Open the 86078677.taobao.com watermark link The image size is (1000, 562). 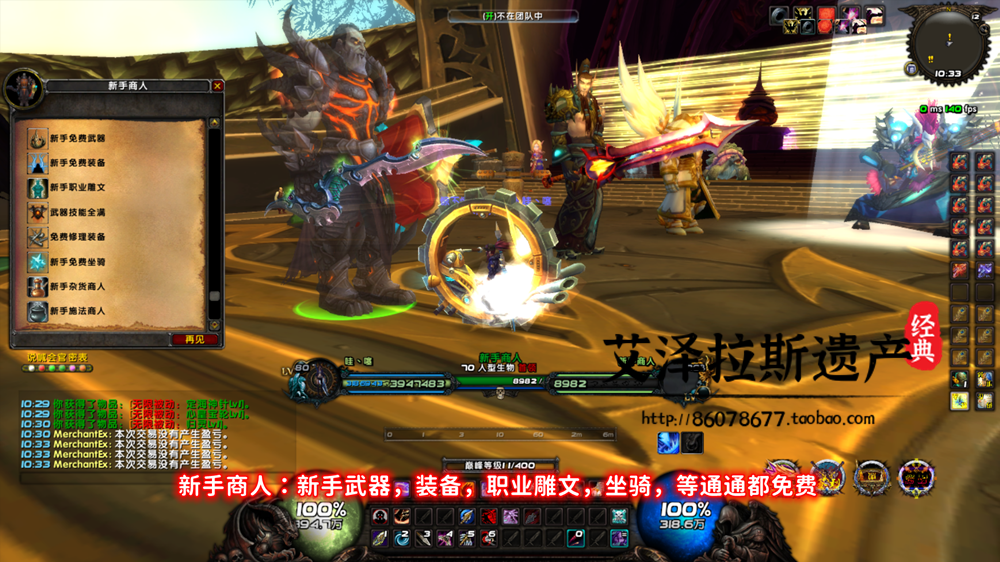pos(756,419)
